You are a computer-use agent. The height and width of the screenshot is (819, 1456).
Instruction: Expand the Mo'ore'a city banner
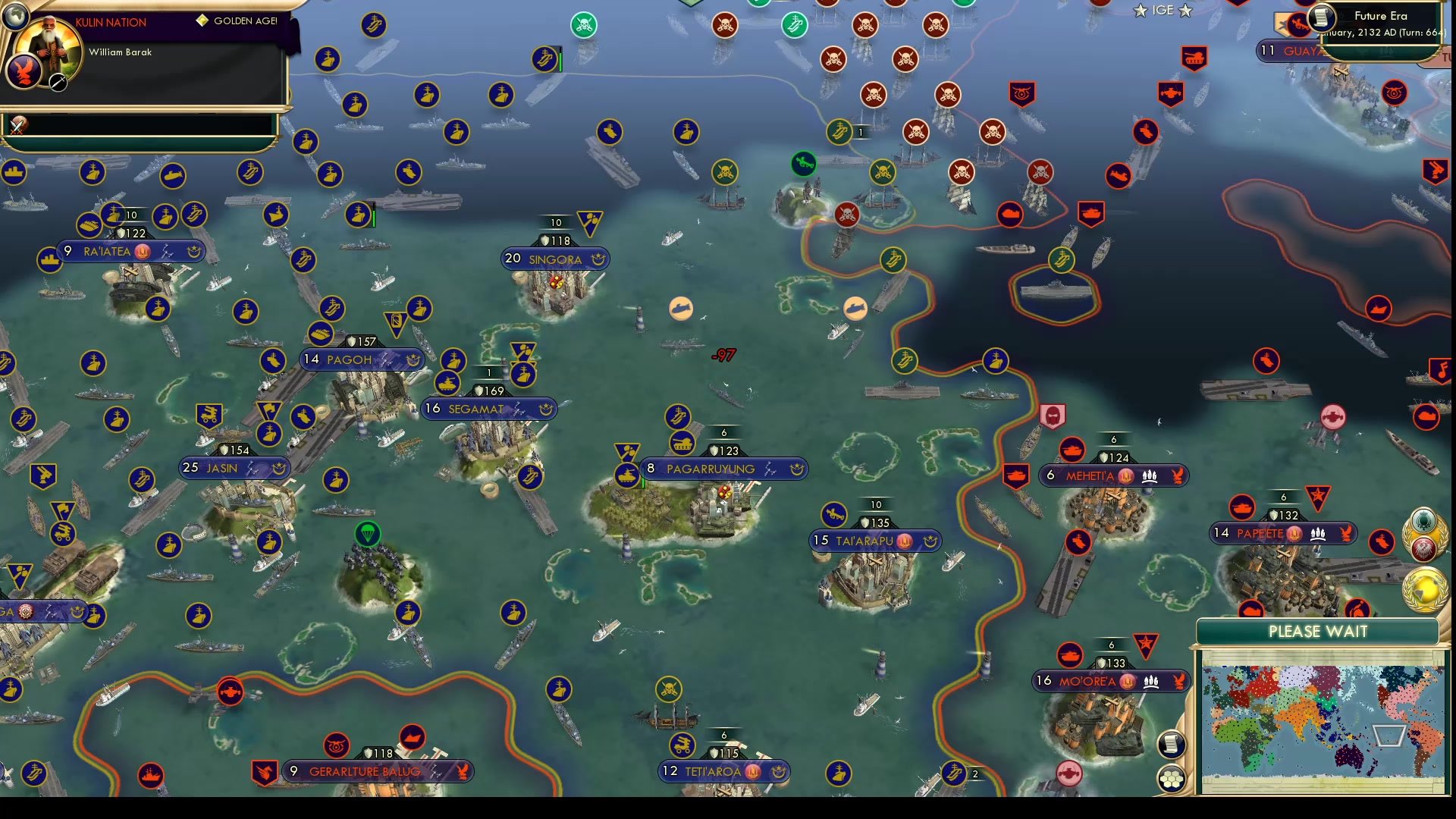(1112, 680)
